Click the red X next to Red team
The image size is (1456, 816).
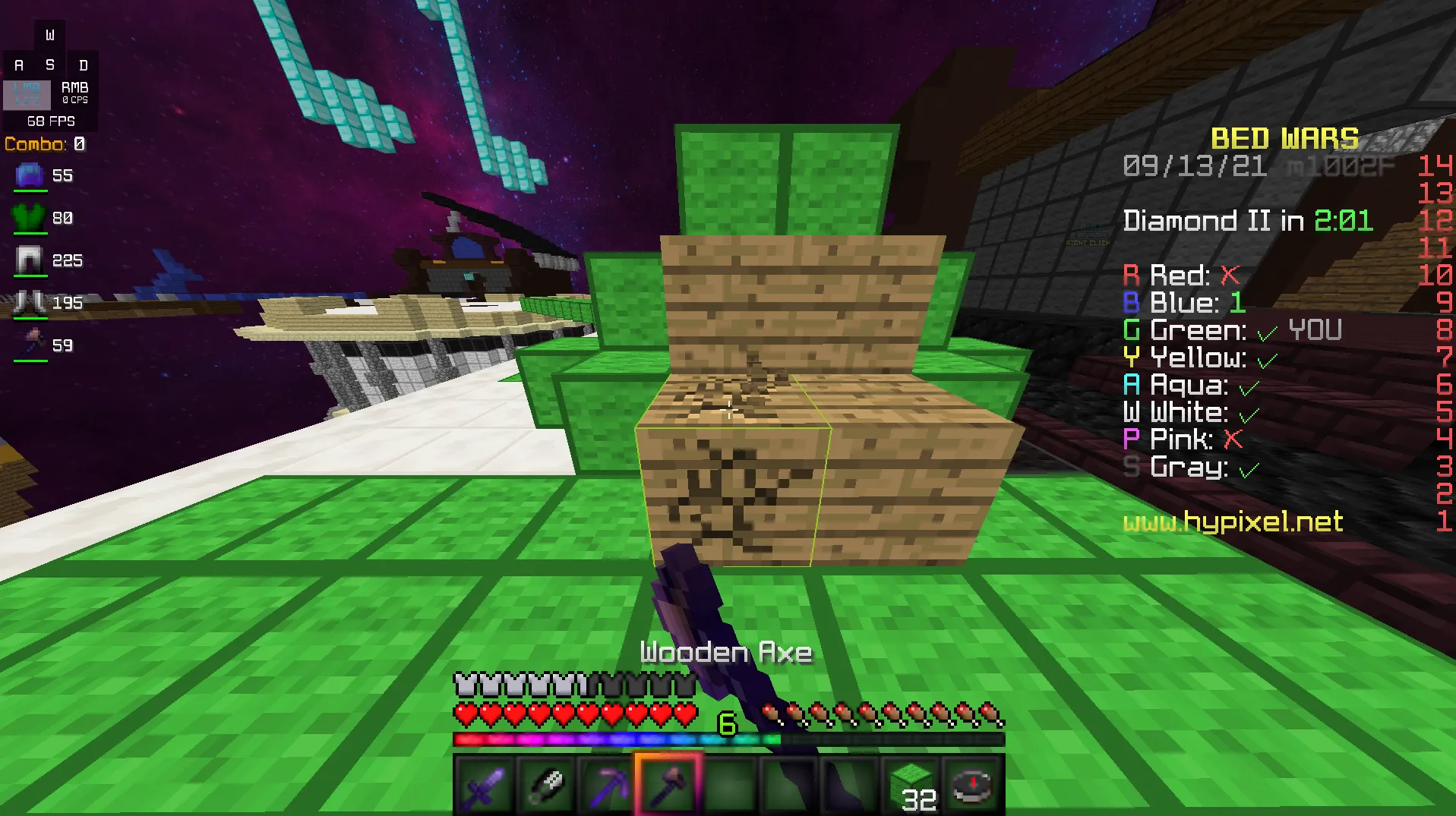click(x=1230, y=276)
